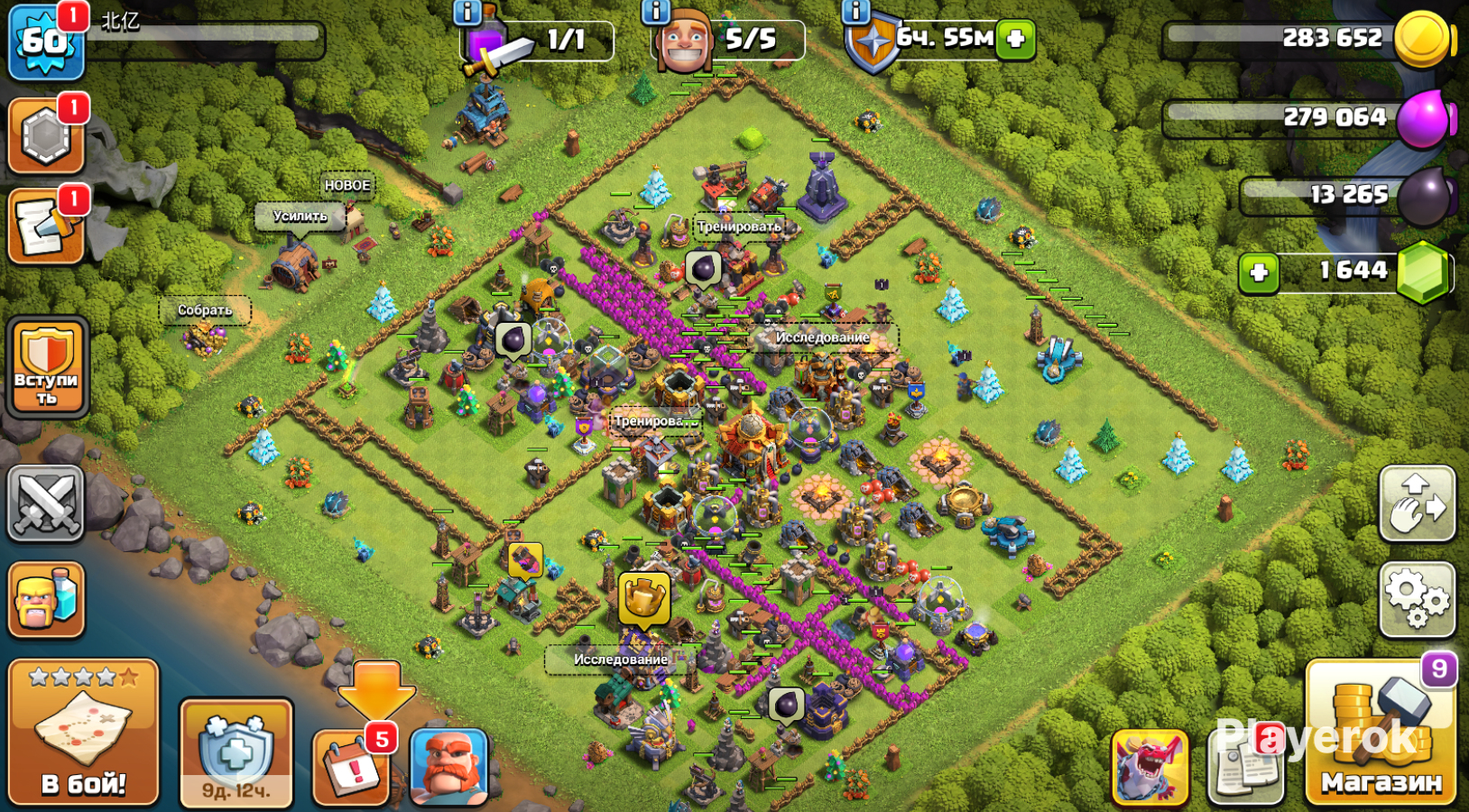
Task: Collect loot with the Собрать label
Action: tap(205, 310)
